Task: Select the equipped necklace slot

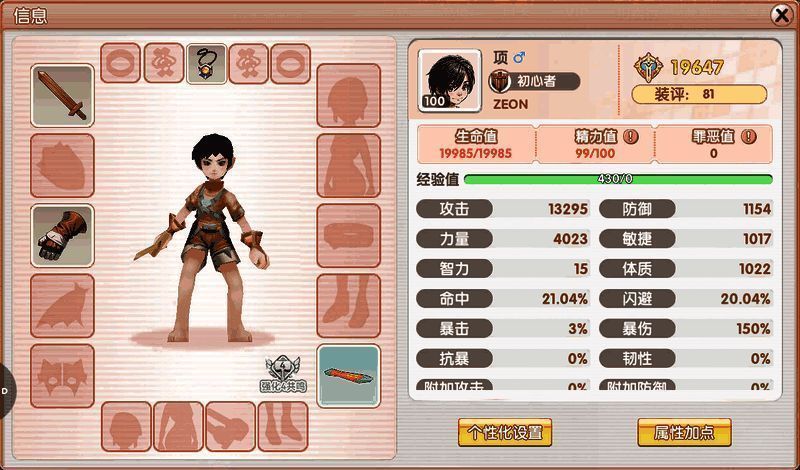Action: pos(206,63)
